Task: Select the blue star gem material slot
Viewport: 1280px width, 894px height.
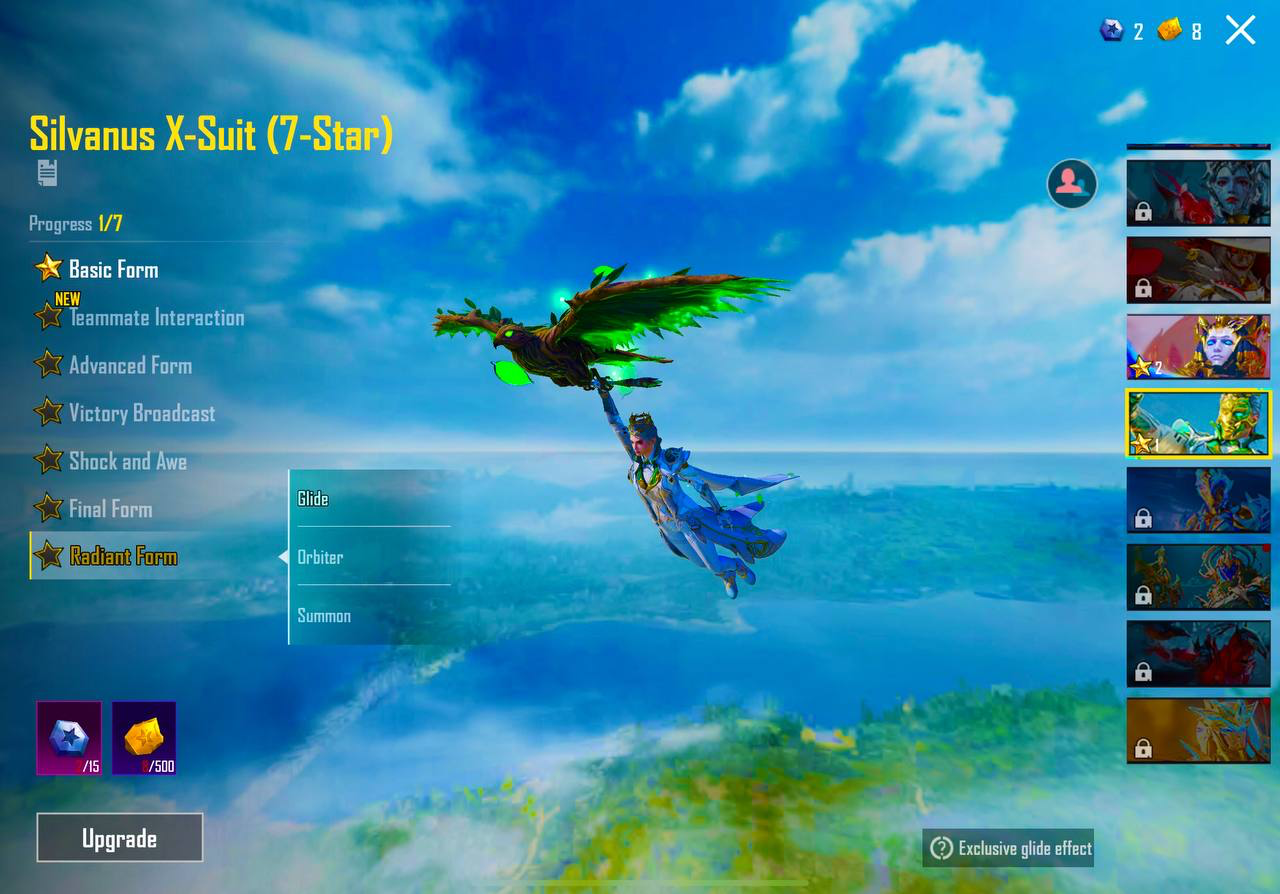Action: pyautogui.click(x=69, y=738)
